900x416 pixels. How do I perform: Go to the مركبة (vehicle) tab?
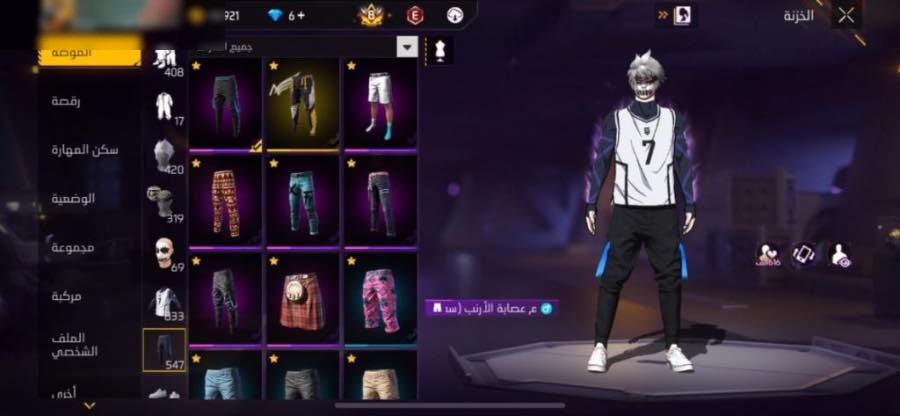67,296
